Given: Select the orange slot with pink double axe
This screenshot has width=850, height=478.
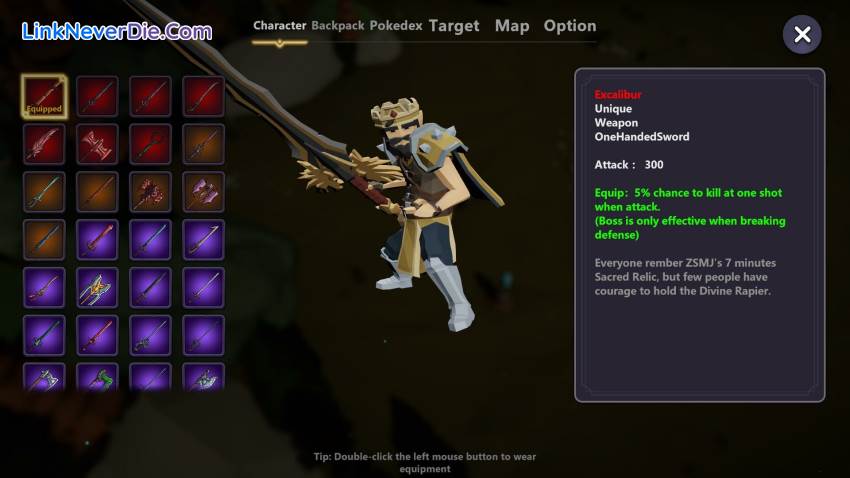Looking at the screenshot, I should pos(203,192).
